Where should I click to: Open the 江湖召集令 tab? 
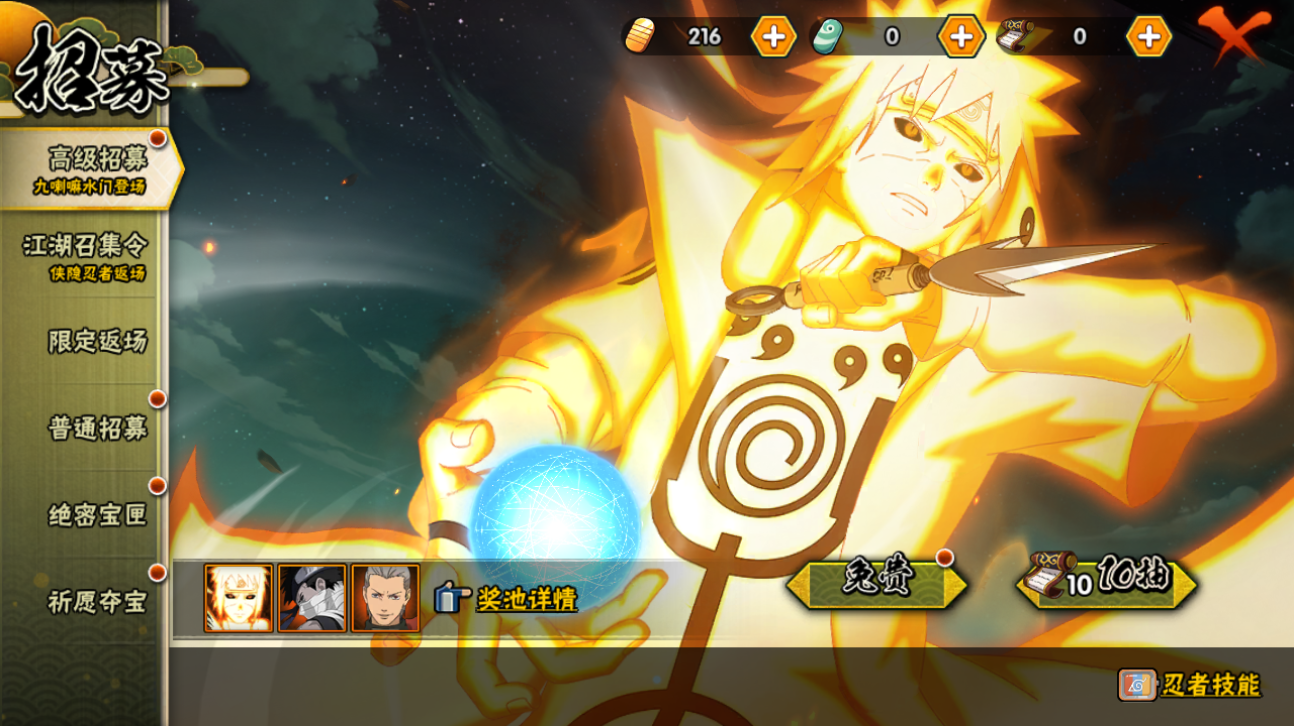[86, 255]
